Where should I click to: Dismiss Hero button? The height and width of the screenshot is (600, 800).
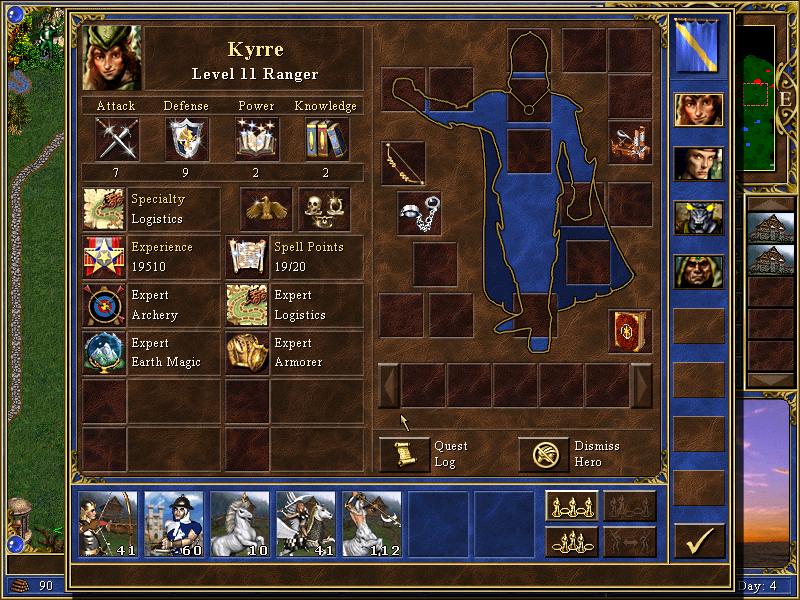click(x=544, y=455)
